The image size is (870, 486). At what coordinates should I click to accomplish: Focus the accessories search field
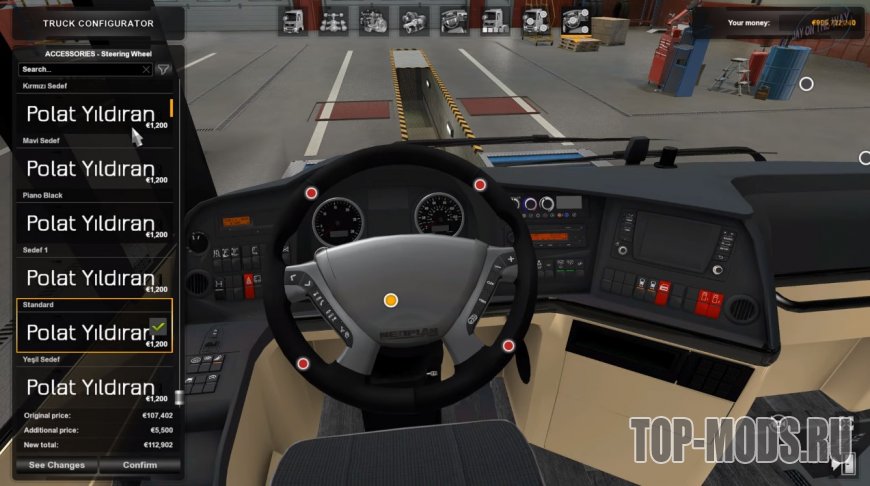80,70
